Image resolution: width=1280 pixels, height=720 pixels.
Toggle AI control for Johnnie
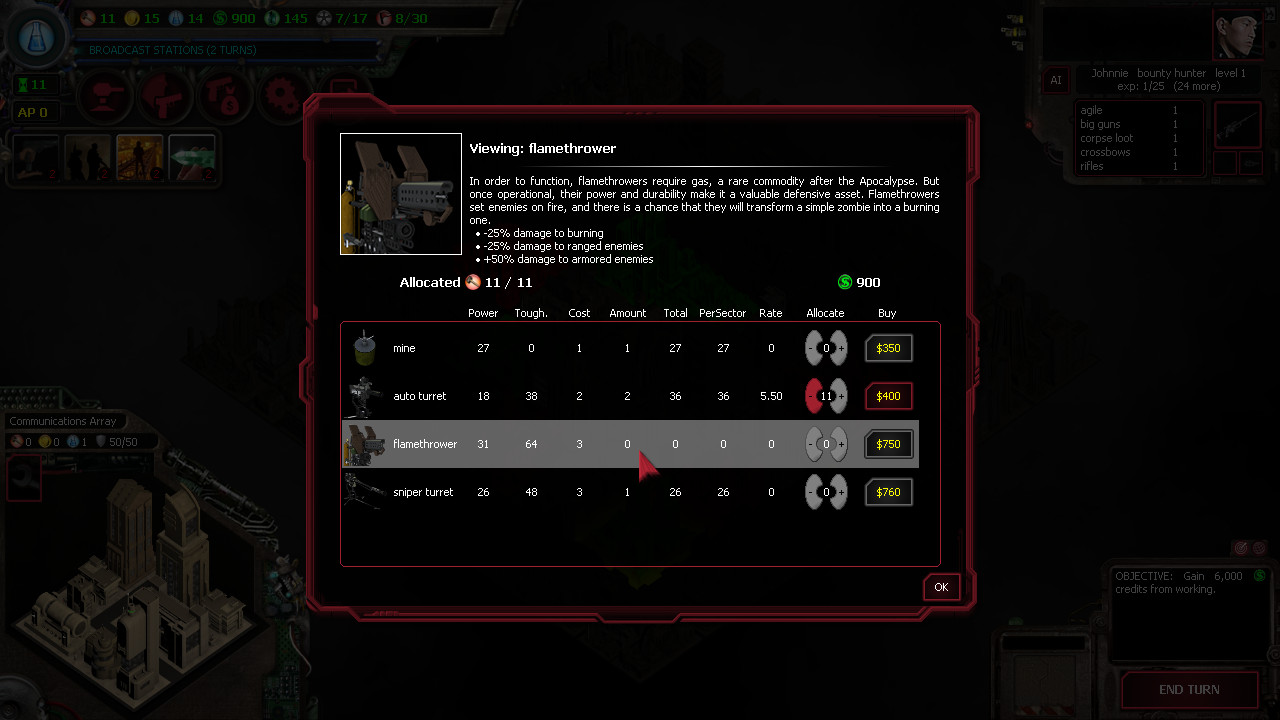(1056, 80)
